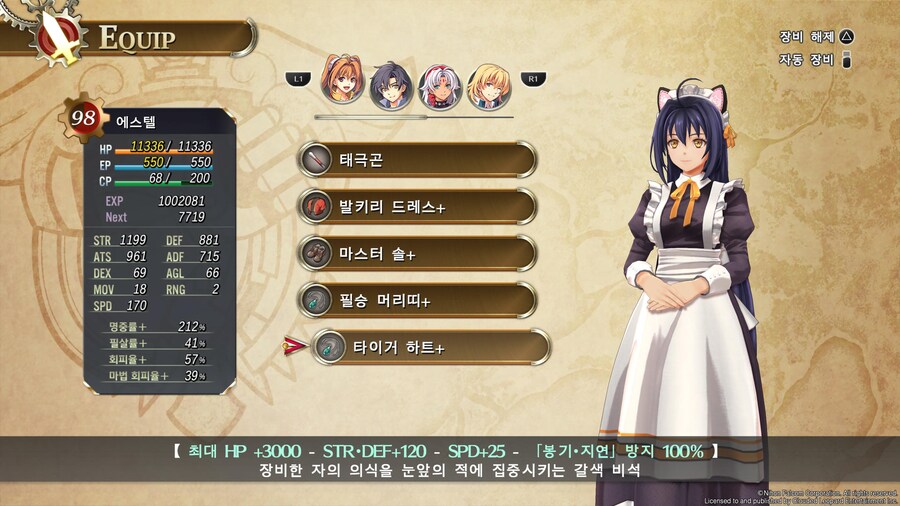The image size is (900, 506).
Task: Open the 마스터 솔+ boots slot
Action: 416,254
